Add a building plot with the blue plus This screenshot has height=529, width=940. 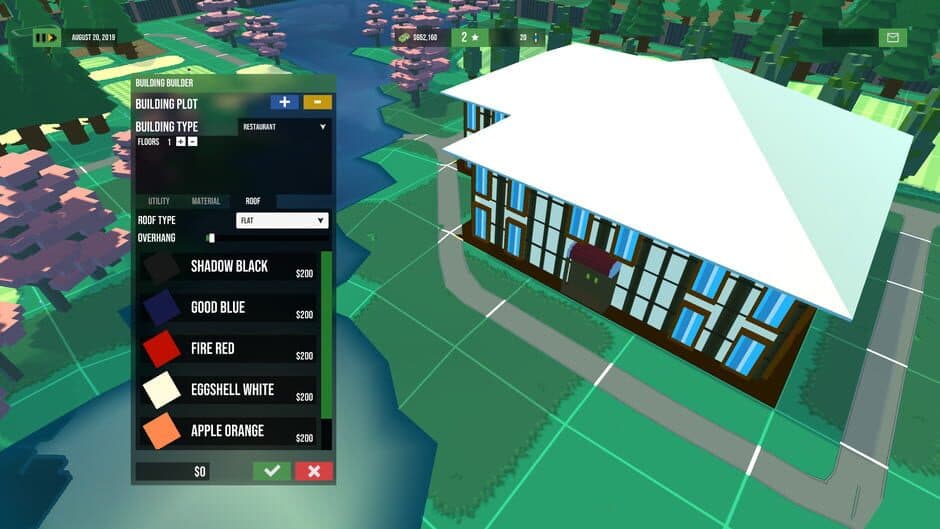pyautogui.click(x=285, y=102)
